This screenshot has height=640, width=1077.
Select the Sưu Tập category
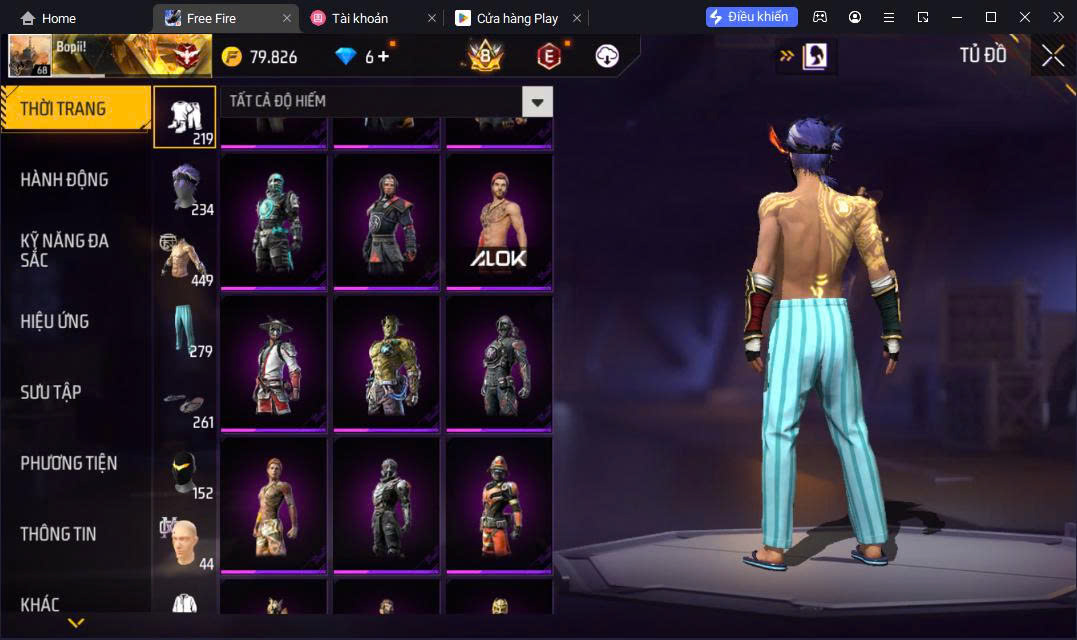51,393
